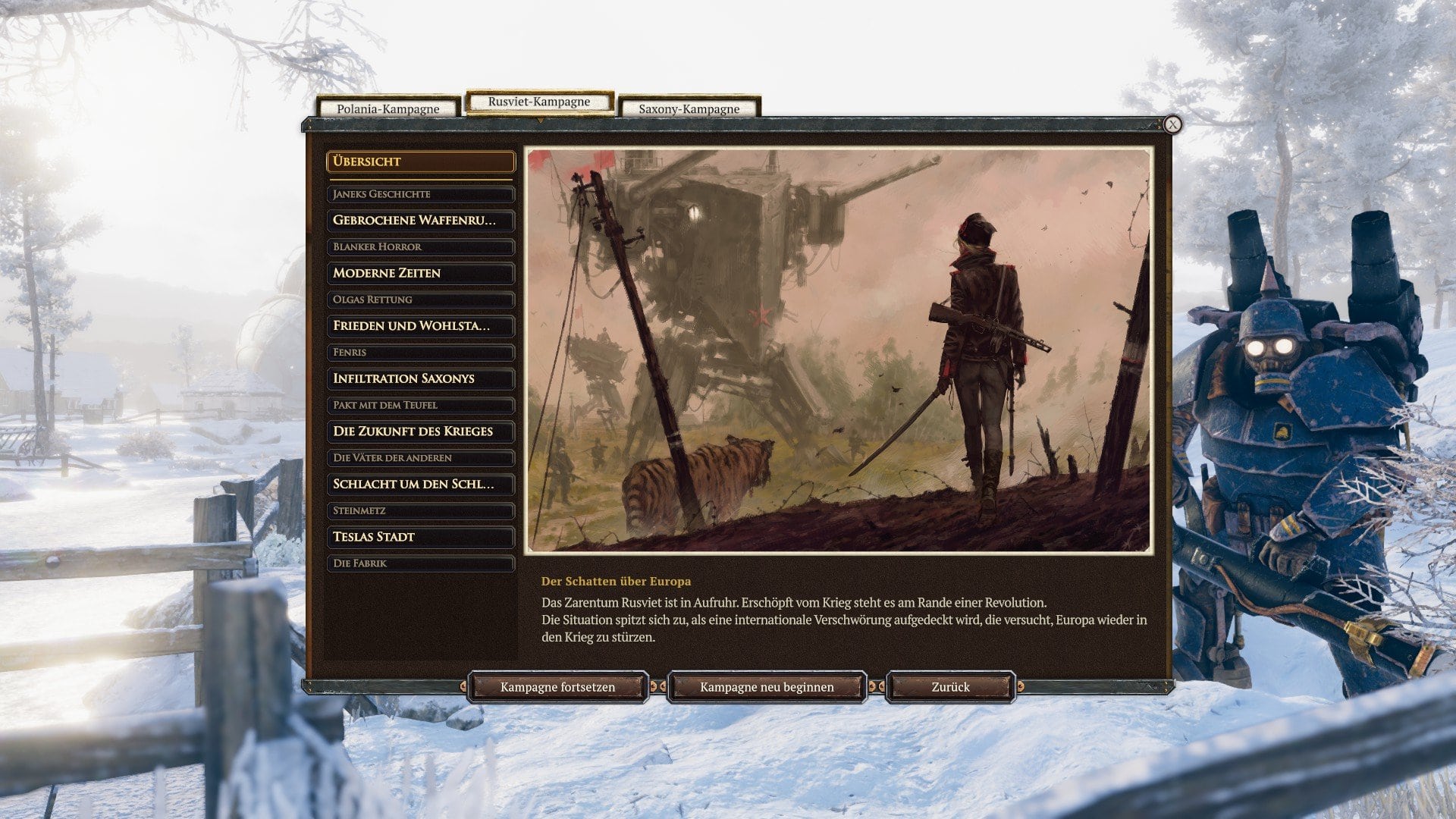
Task: Open the Saxony-Kampagne tab
Action: 689,108
